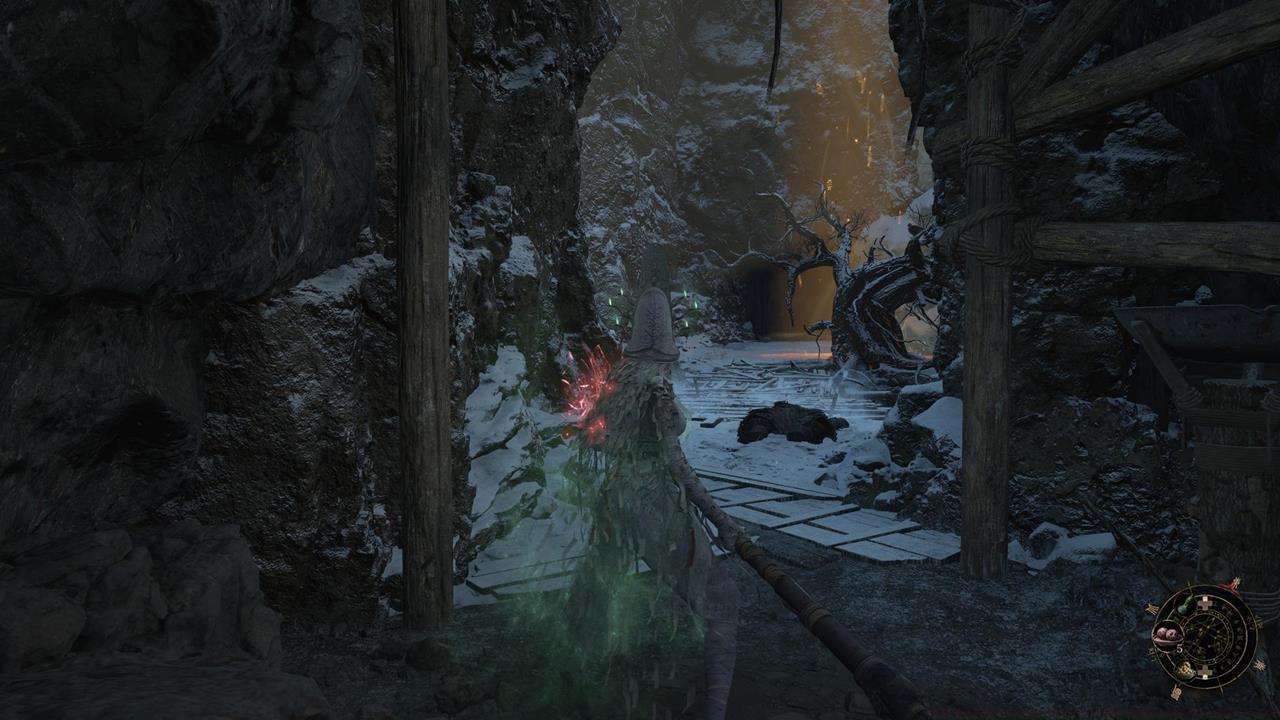Image resolution: width=1280 pixels, height=720 pixels.
Task: Click the dark corpse on the snow
Action: point(790,425)
